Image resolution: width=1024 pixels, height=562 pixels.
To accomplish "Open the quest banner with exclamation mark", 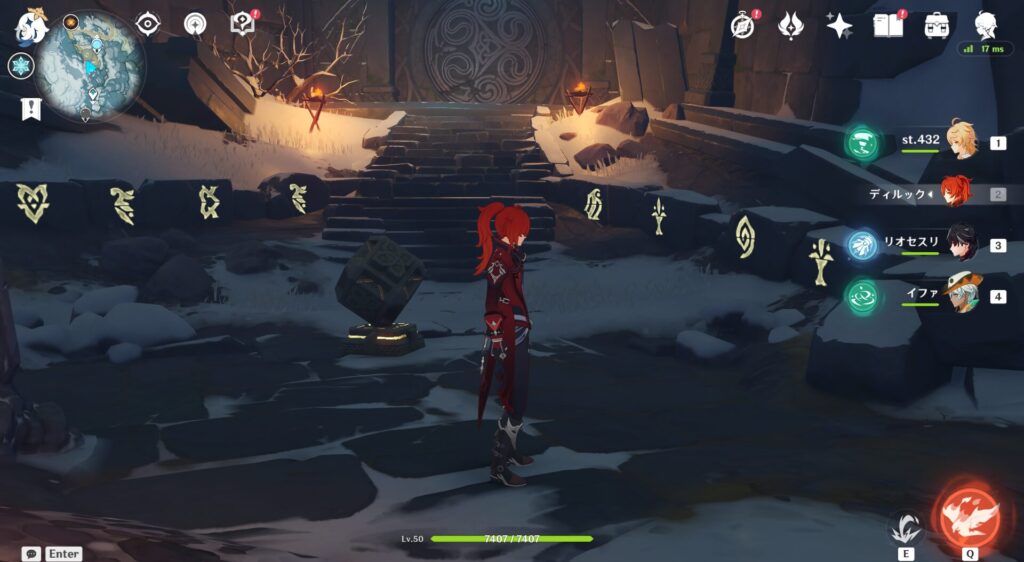I will coord(30,109).
